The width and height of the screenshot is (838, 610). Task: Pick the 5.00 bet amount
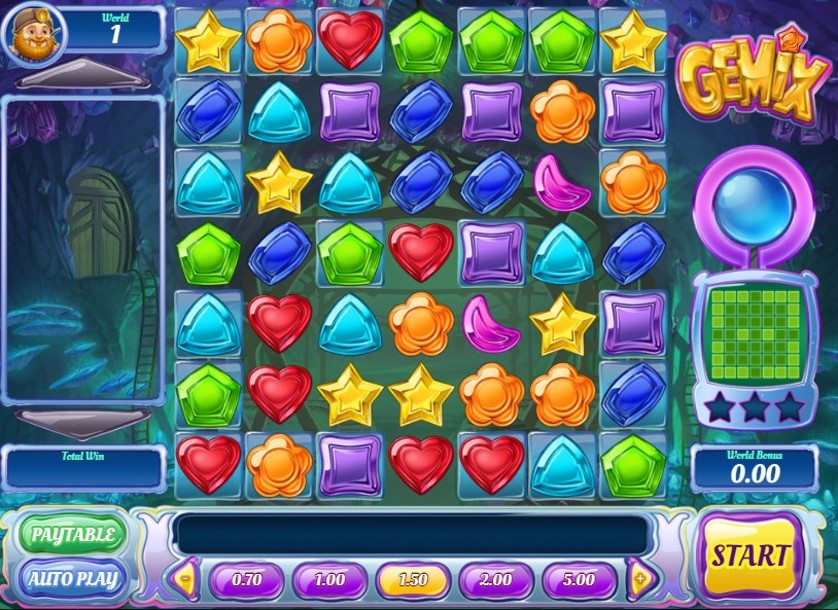578,579
